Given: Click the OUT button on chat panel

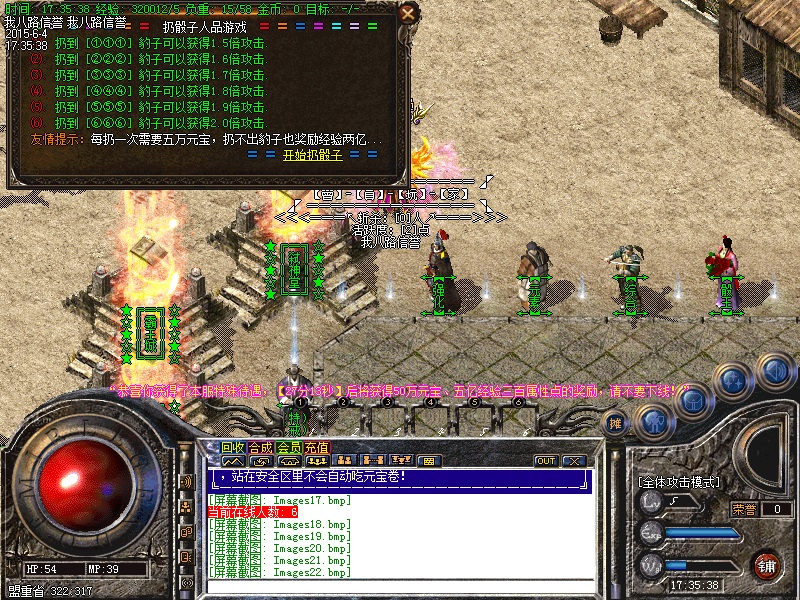Looking at the screenshot, I should 546,461.
